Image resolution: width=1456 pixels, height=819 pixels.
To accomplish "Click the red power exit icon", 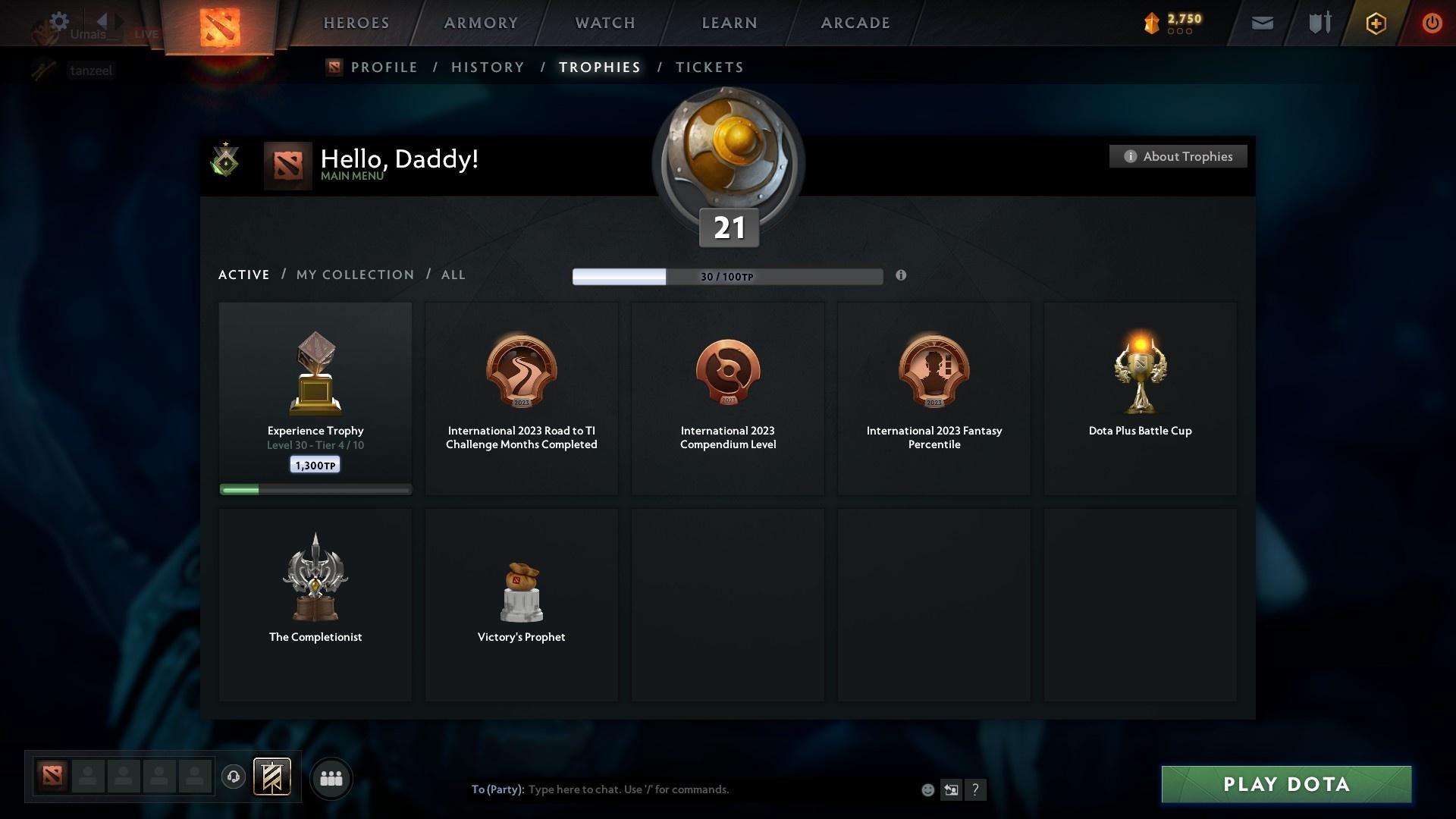I will tap(1432, 23).
